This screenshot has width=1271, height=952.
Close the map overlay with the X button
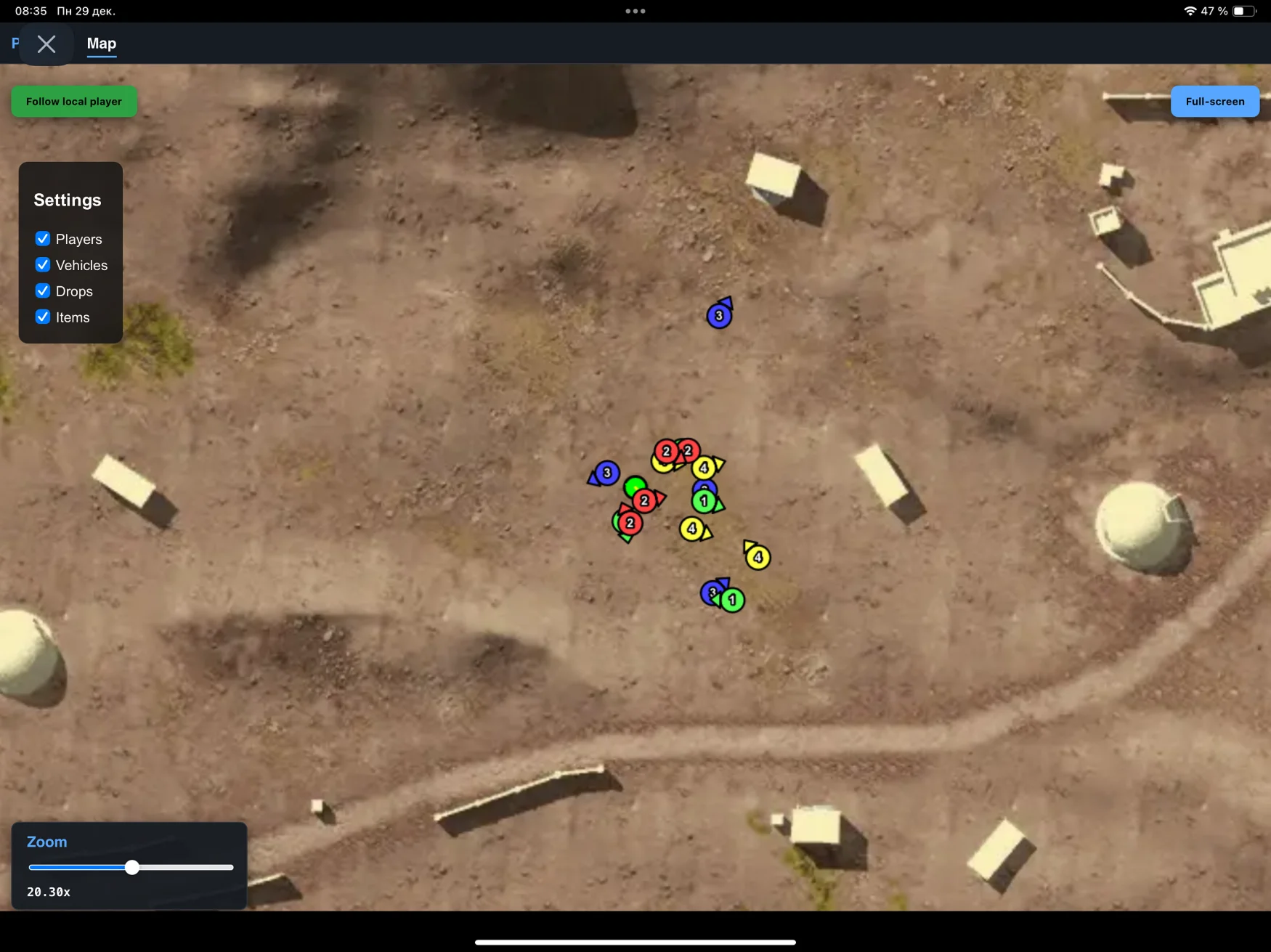46,44
